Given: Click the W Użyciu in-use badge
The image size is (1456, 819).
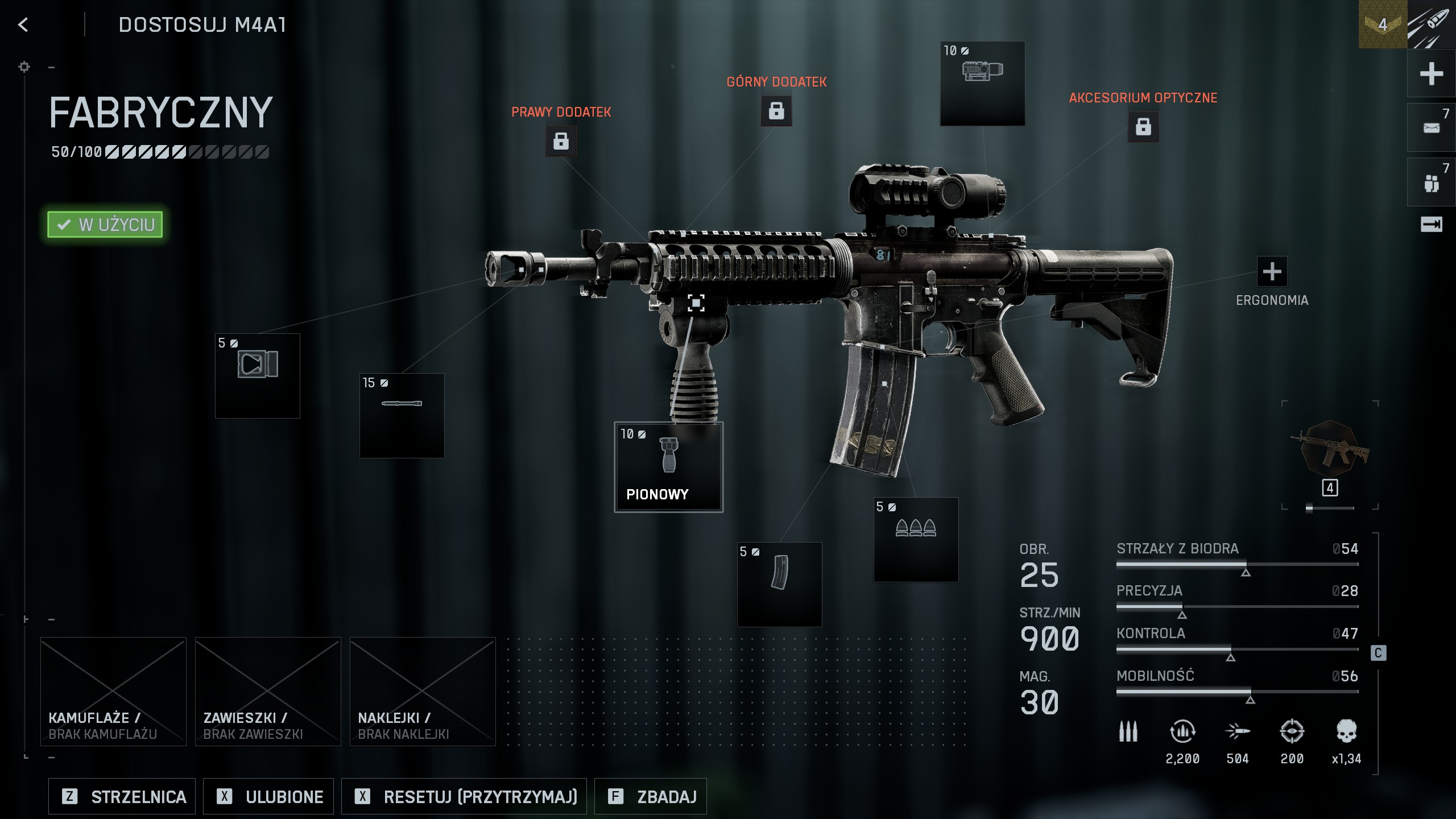Looking at the screenshot, I should point(105,225).
